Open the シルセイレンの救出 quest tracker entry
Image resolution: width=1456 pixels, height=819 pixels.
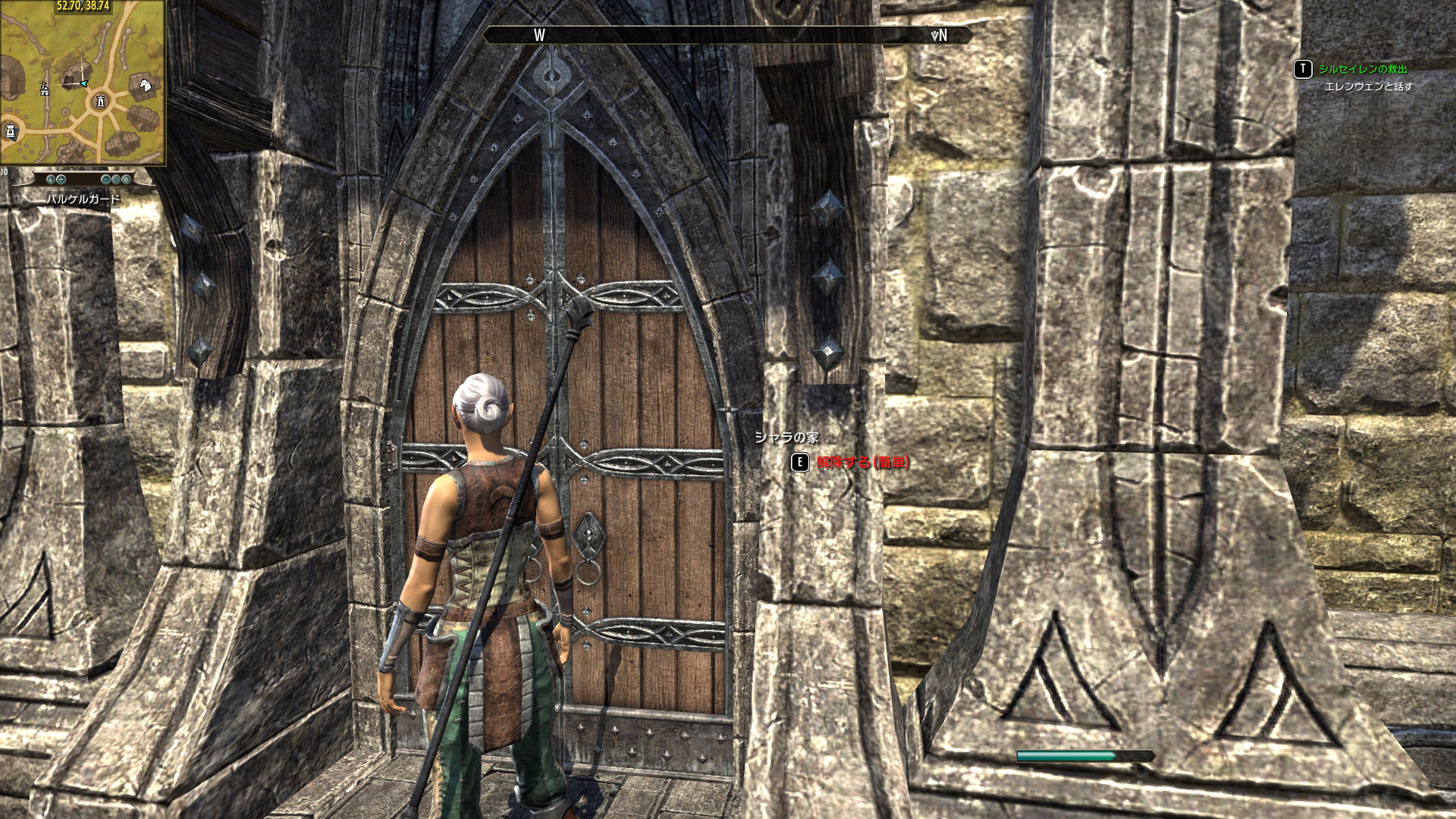1362,69
